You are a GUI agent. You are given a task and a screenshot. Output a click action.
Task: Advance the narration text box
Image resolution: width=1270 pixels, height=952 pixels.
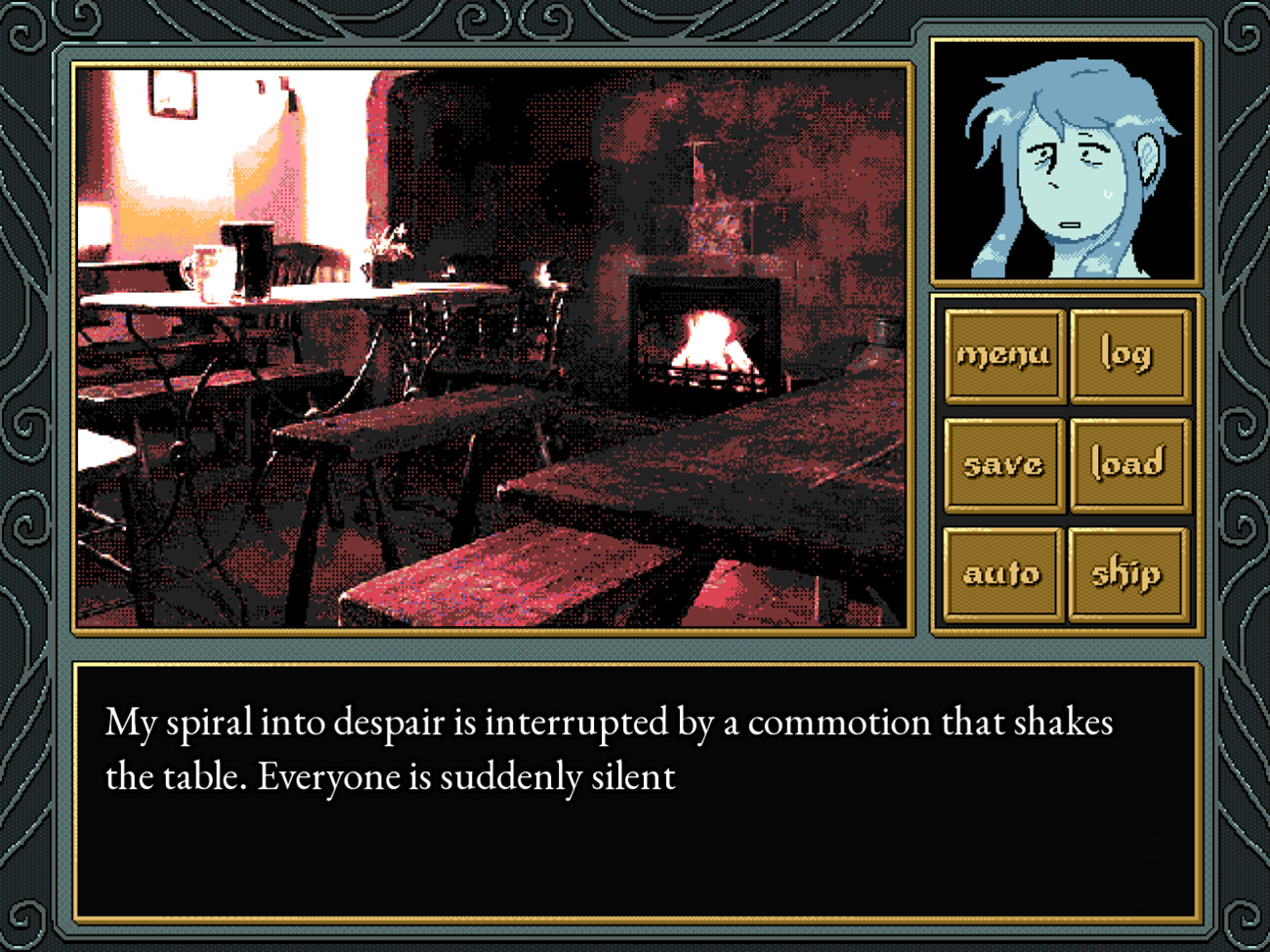637,793
